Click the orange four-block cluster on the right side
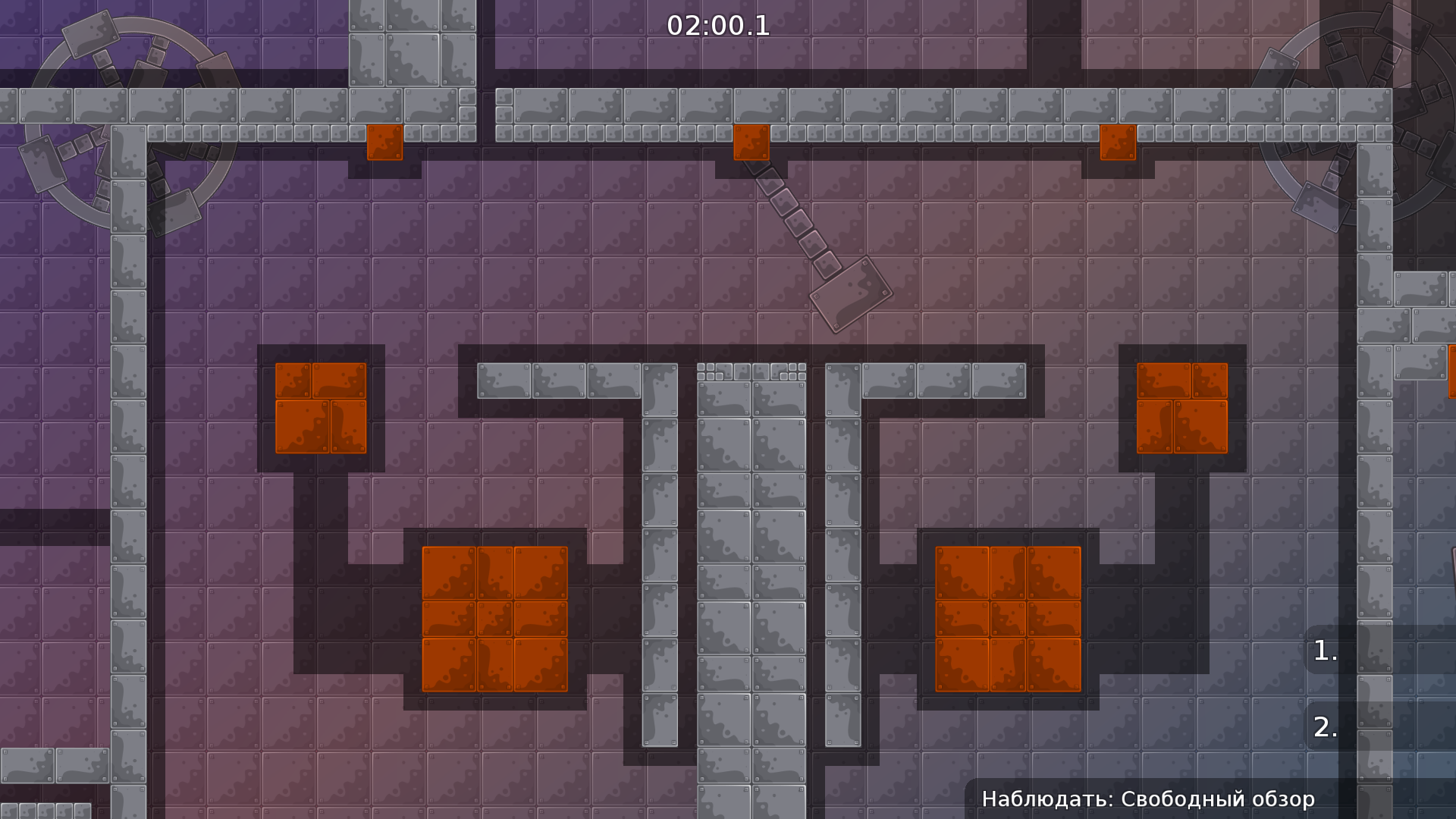This screenshot has width=1456, height=819. (x=1183, y=409)
